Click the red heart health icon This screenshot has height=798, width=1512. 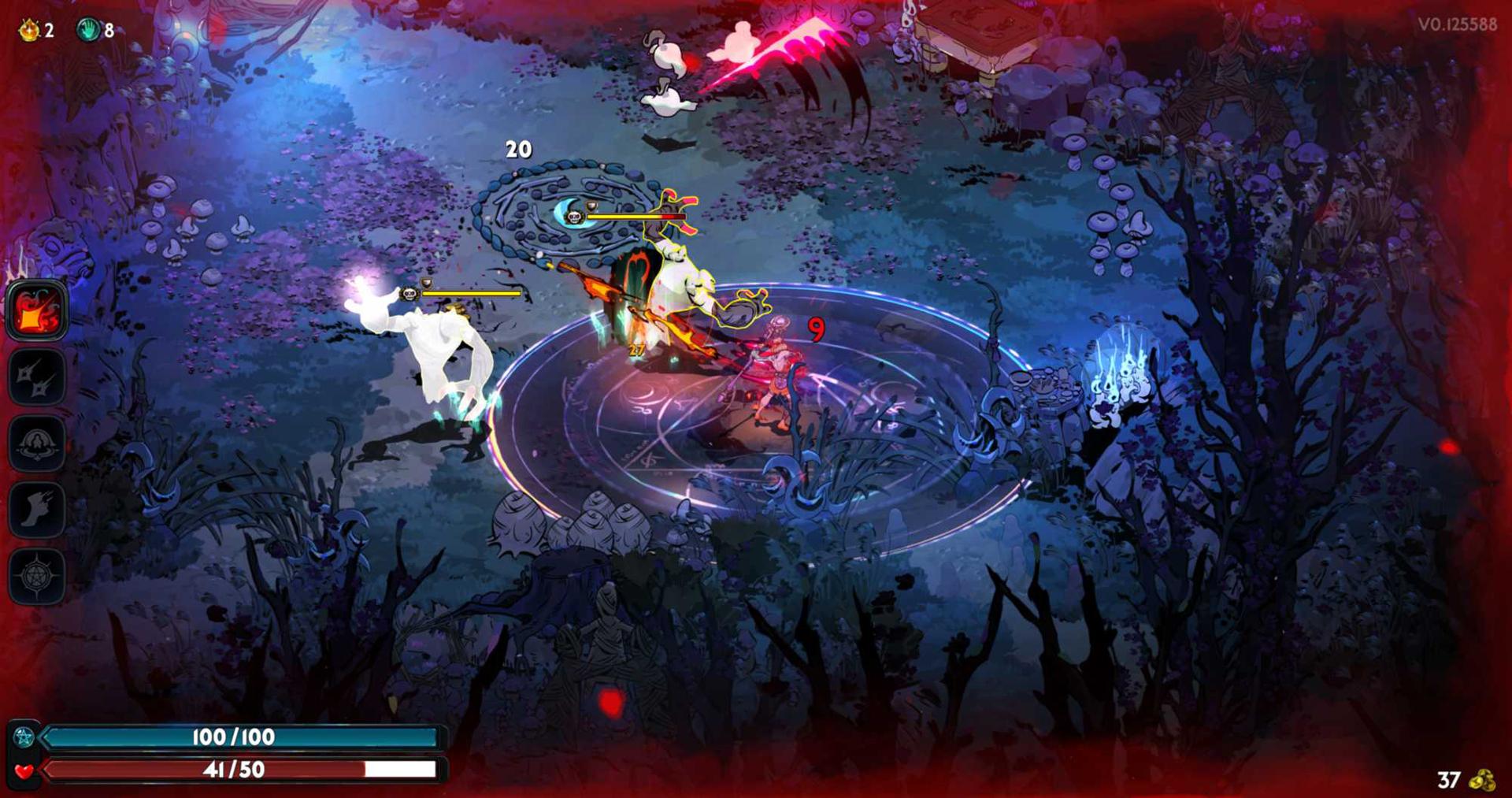point(24,770)
